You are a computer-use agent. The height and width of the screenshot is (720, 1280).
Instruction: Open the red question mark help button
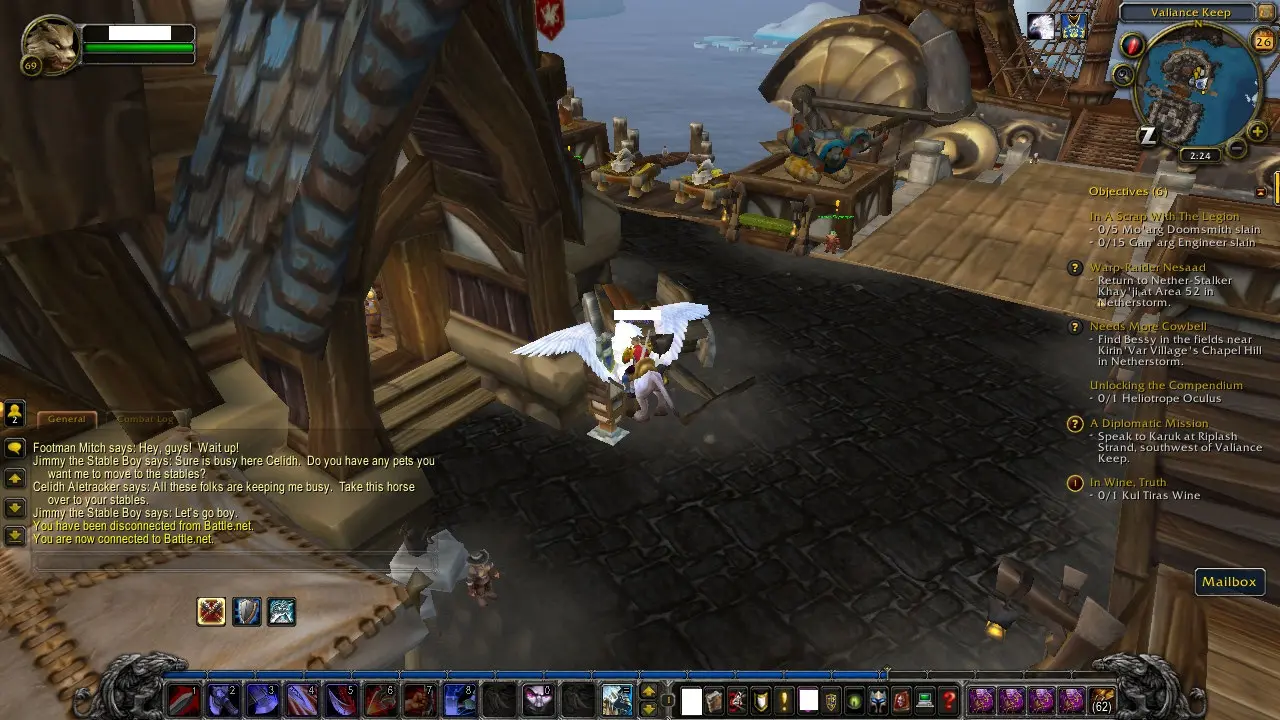click(x=950, y=700)
